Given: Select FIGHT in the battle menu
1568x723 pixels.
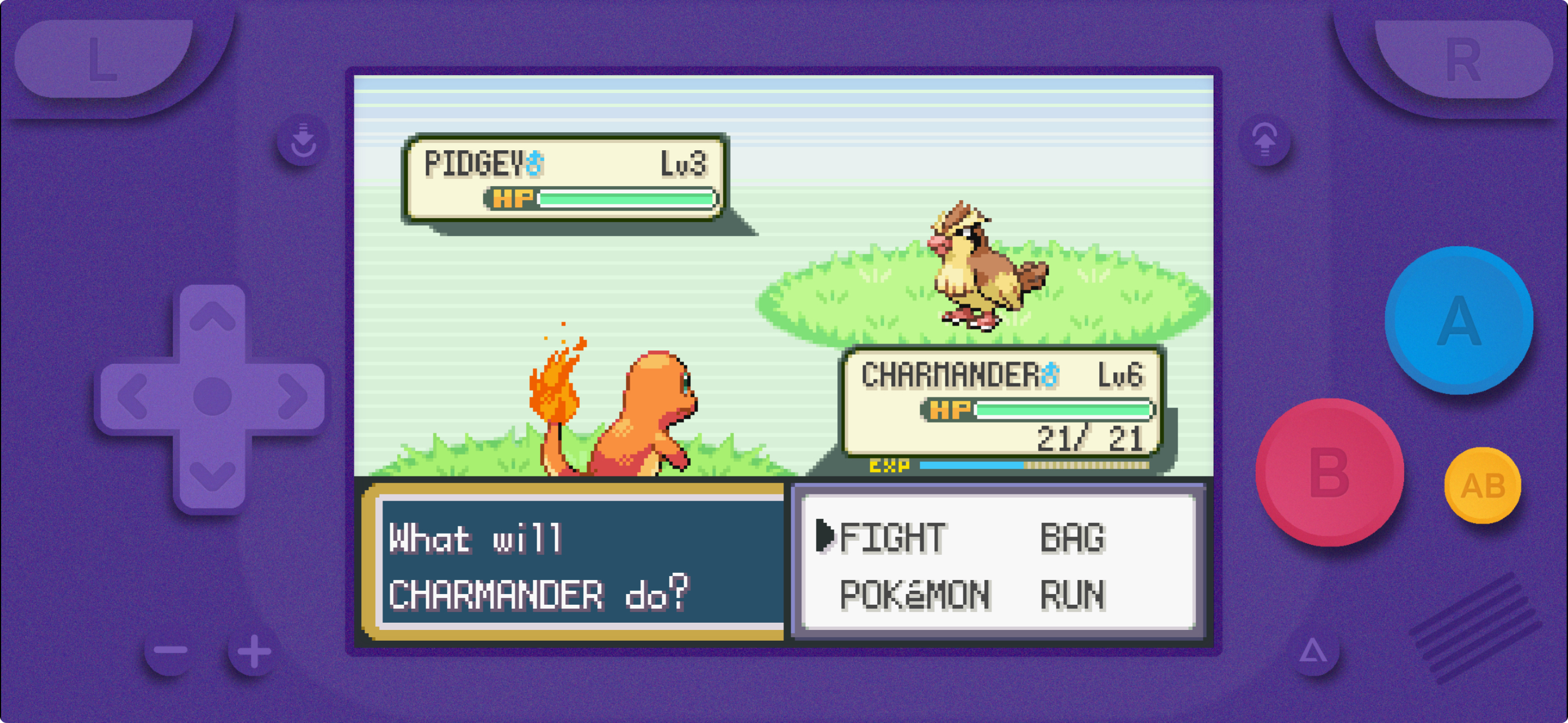Looking at the screenshot, I should pos(891,538).
